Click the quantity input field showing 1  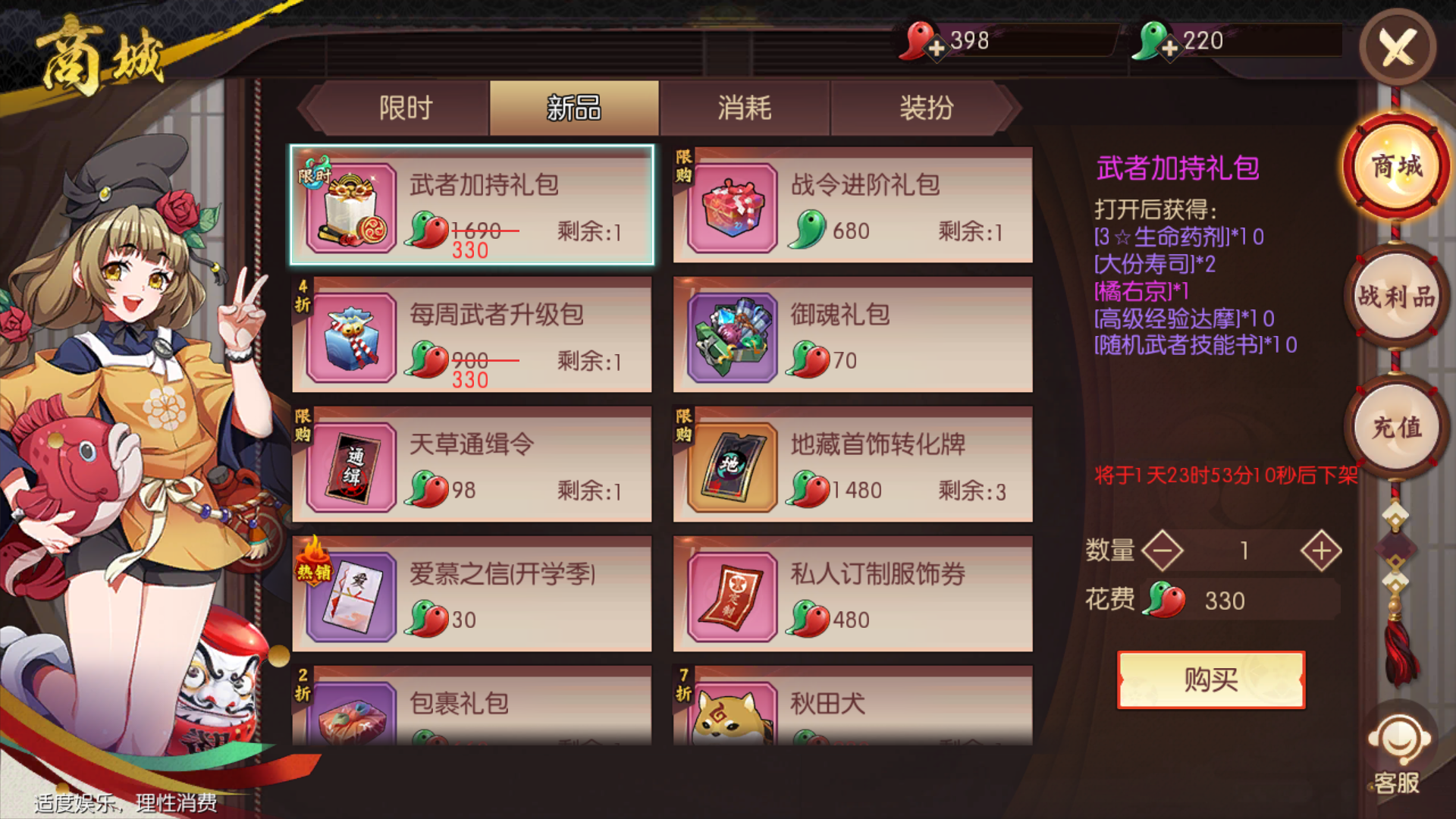click(1244, 551)
